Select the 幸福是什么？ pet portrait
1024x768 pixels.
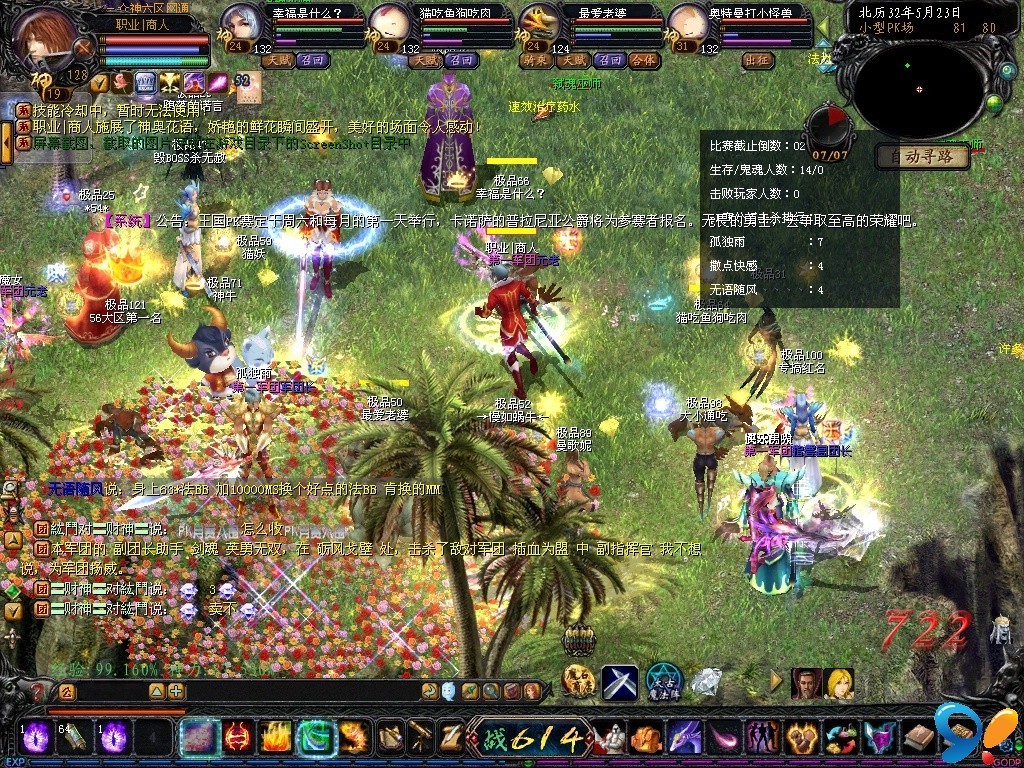tap(241, 24)
